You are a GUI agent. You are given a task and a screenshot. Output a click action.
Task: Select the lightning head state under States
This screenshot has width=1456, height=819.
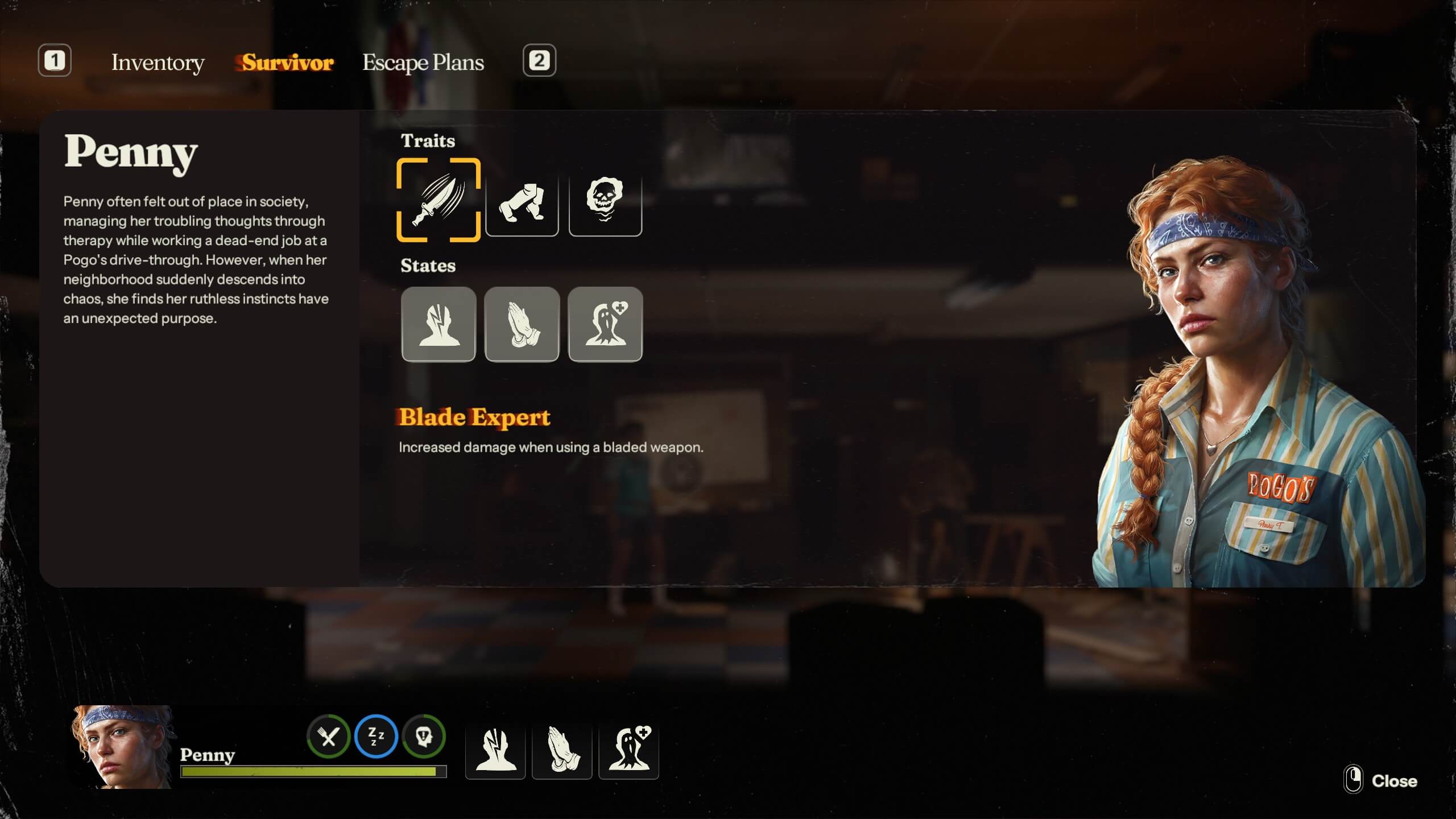439,324
